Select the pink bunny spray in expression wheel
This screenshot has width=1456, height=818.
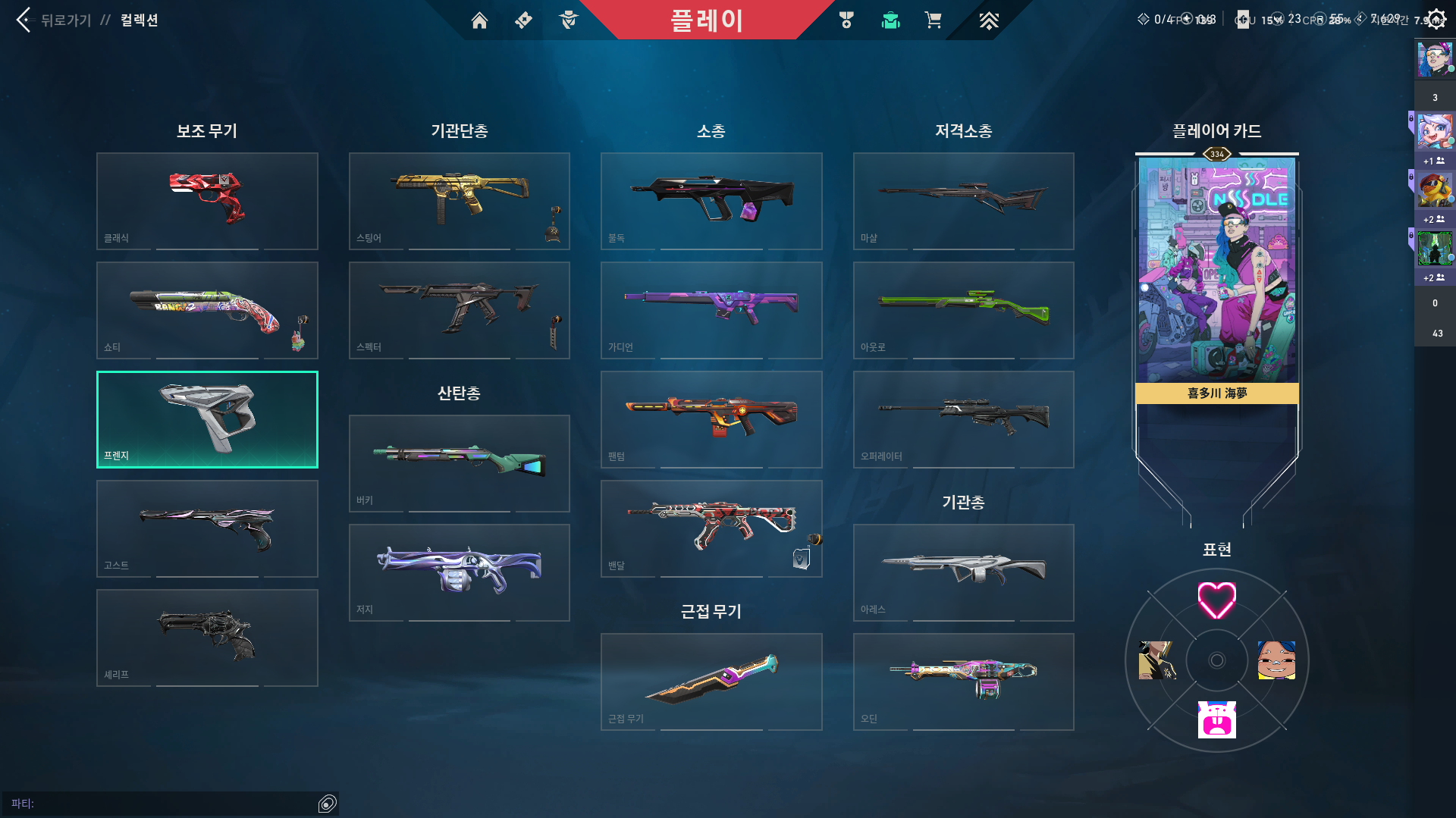1216,719
